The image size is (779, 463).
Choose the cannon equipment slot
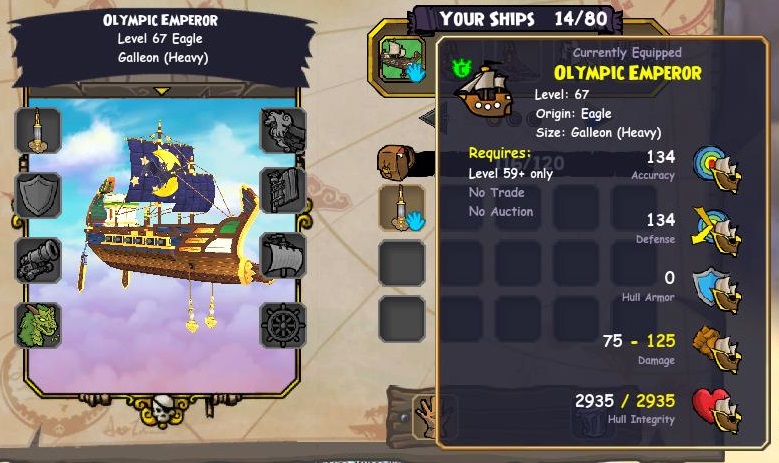click(x=39, y=260)
